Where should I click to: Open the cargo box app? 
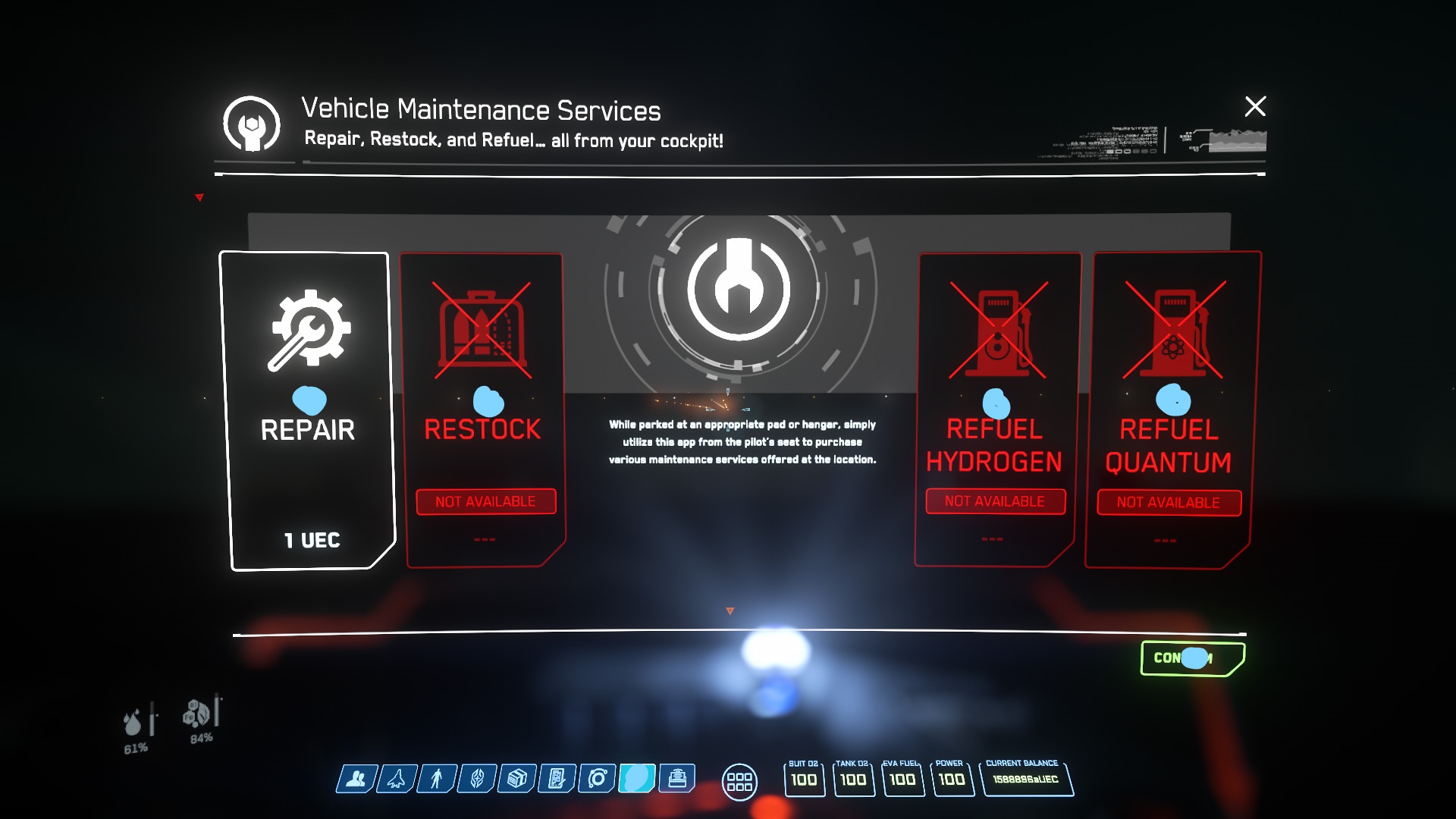pyautogui.click(x=517, y=779)
